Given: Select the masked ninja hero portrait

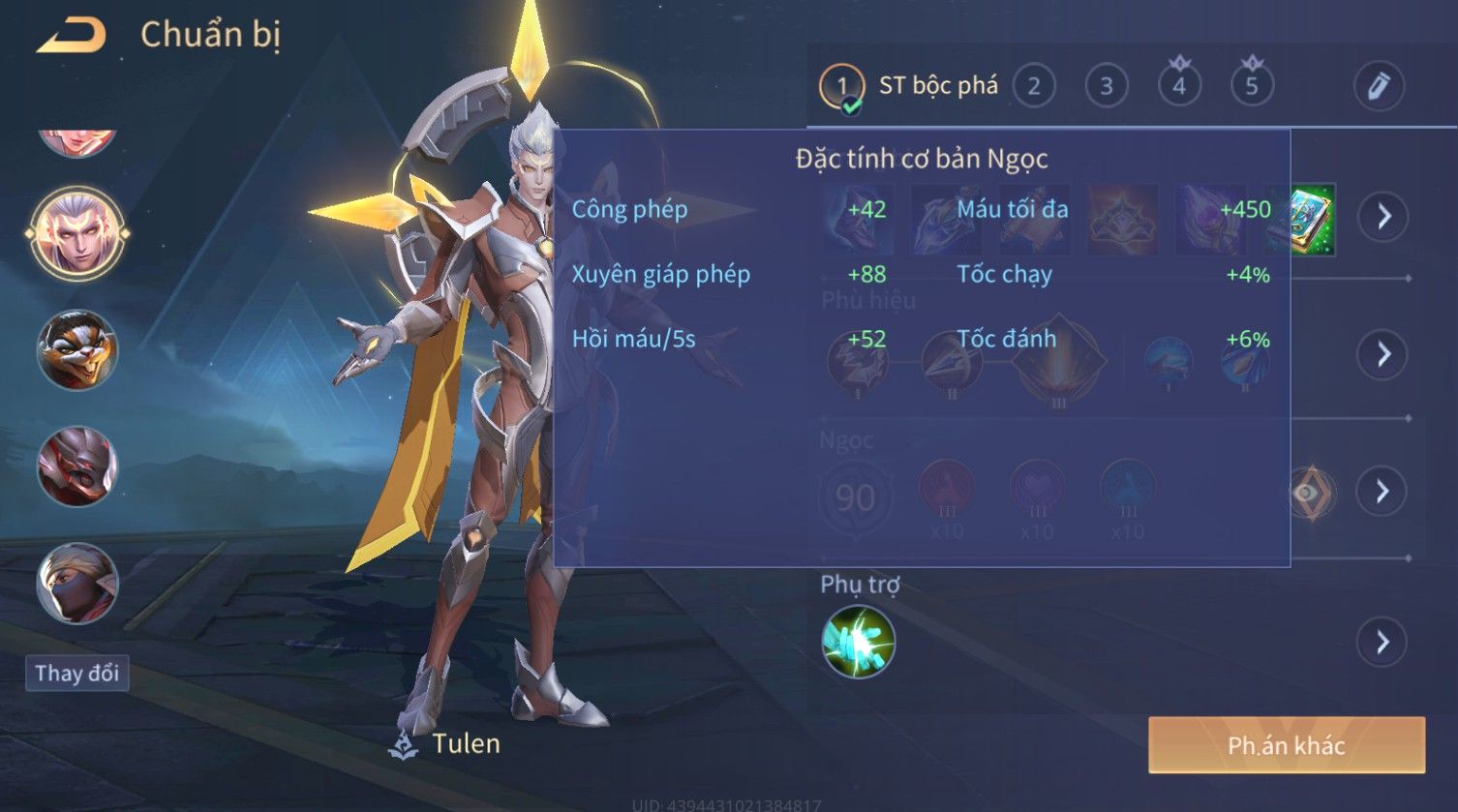Looking at the screenshot, I should click(76, 583).
